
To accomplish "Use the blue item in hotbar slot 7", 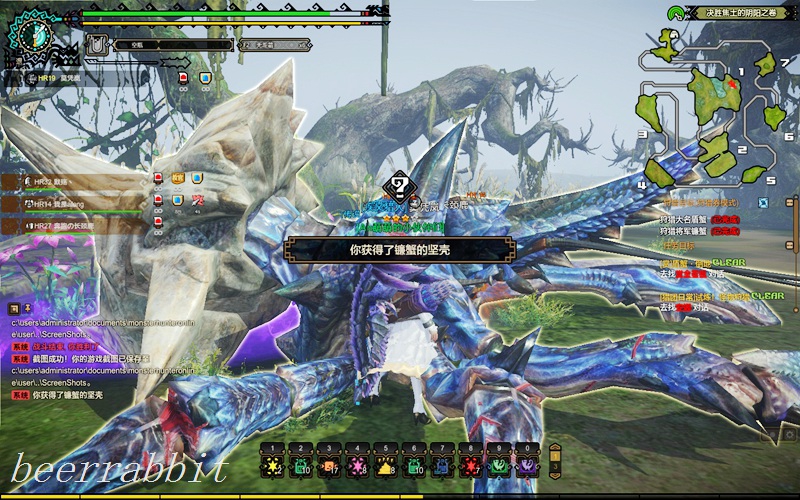I will tap(442, 466).
